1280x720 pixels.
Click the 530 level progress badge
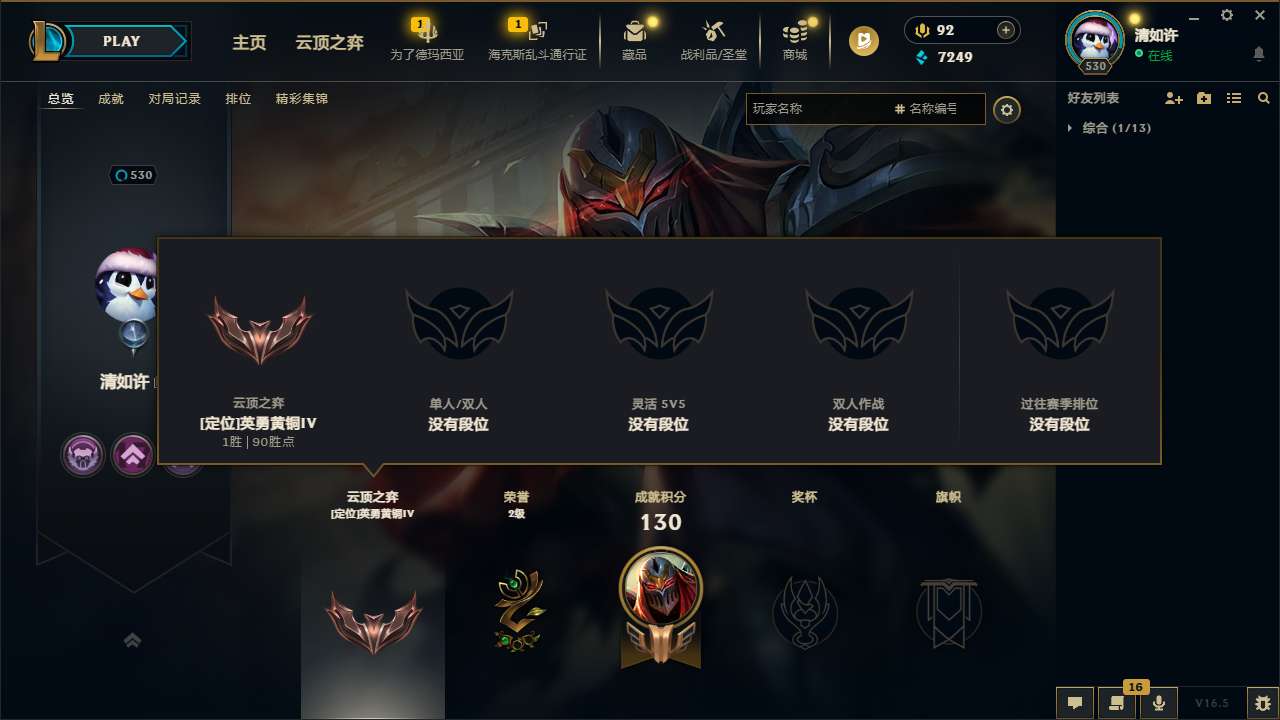(133, 175)
